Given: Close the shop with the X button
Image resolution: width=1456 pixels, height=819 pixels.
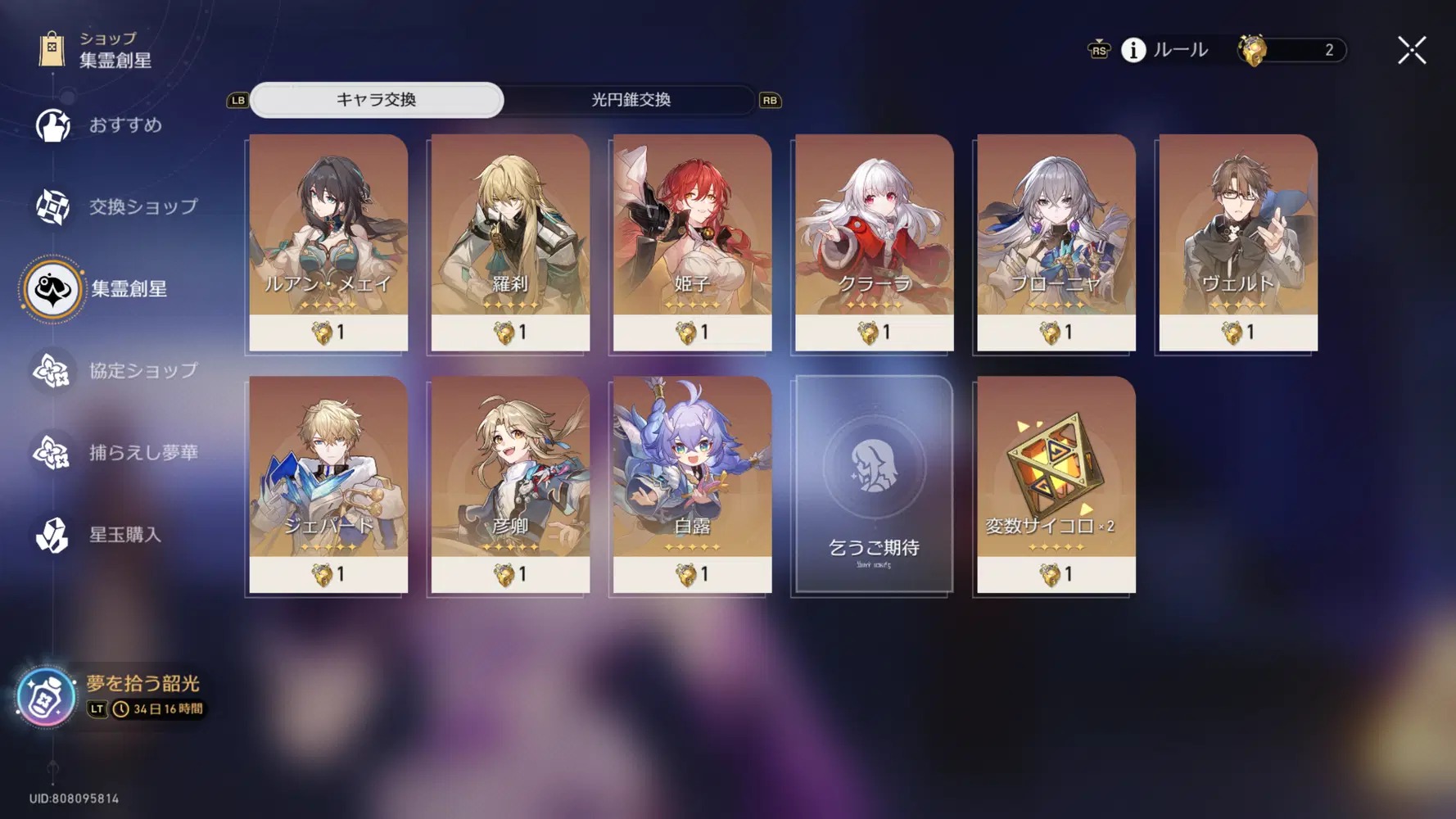Looking at the screenshot, I should point(1411,51).
